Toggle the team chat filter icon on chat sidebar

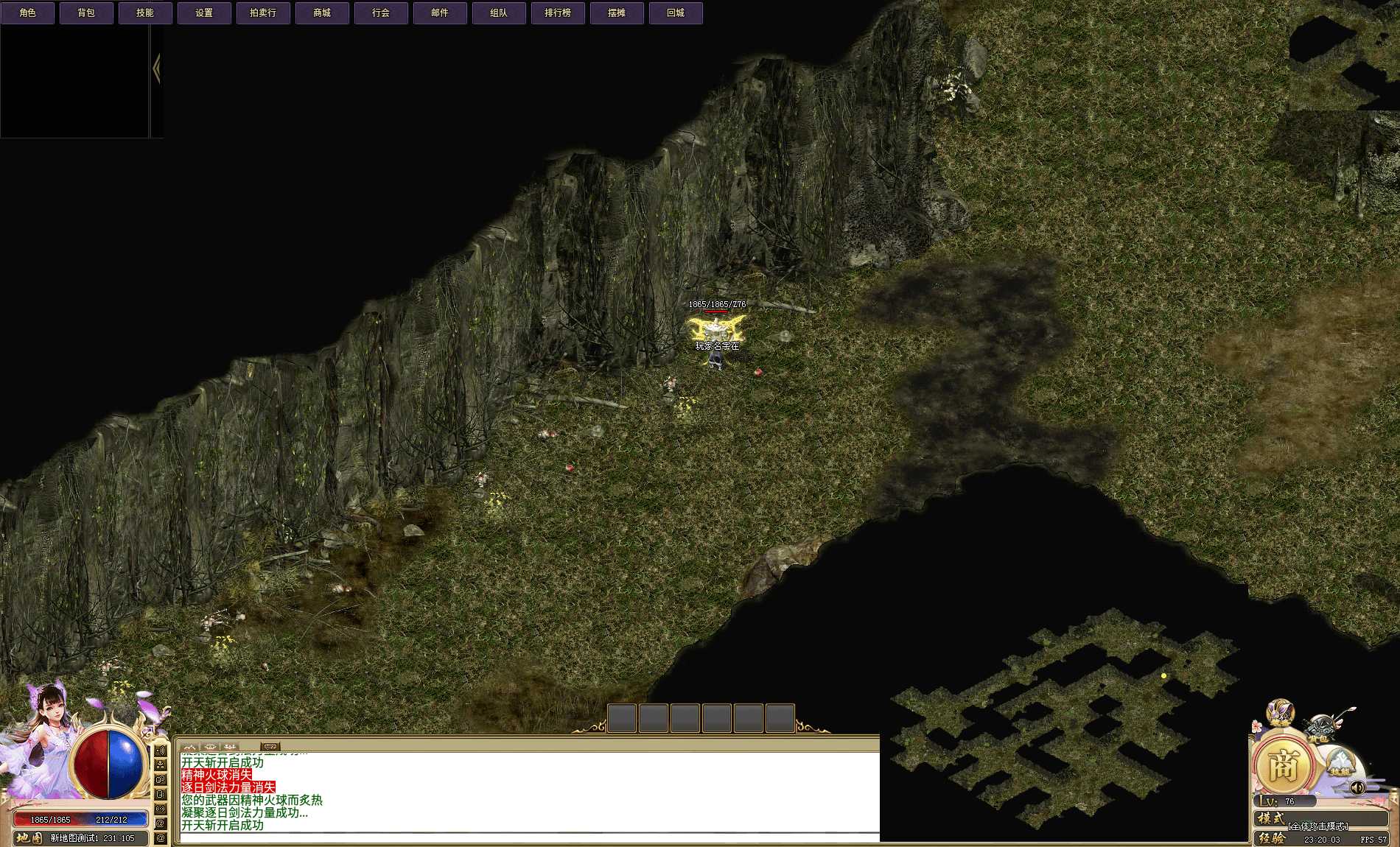tap(161, 765)
